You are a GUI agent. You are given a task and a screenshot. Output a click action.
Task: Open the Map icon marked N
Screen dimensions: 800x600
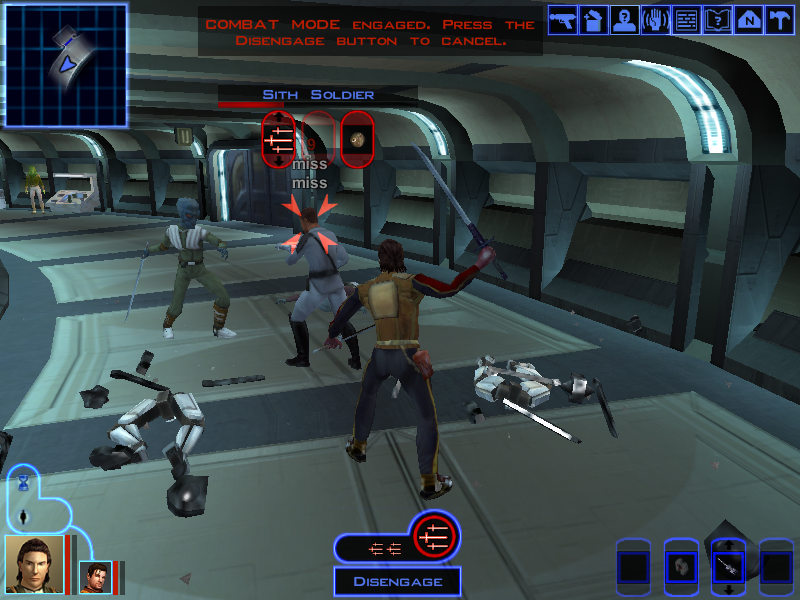click(x=748, y=20)
